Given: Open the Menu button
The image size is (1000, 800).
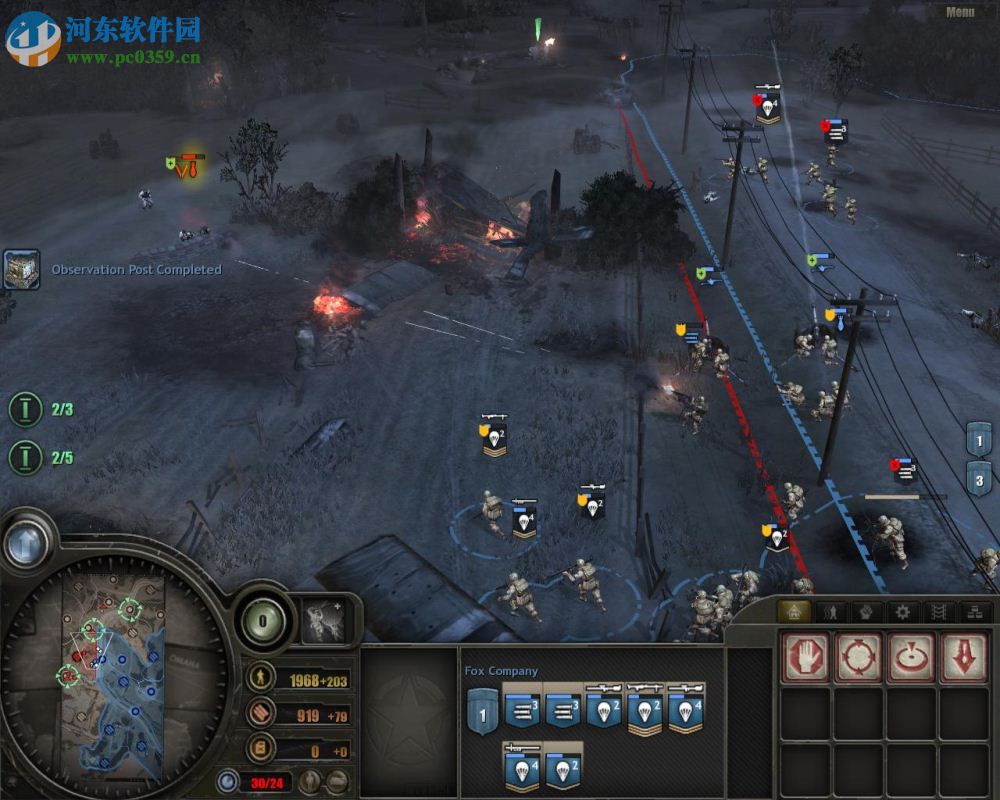Looking at the screenshot, I should 959,12.
